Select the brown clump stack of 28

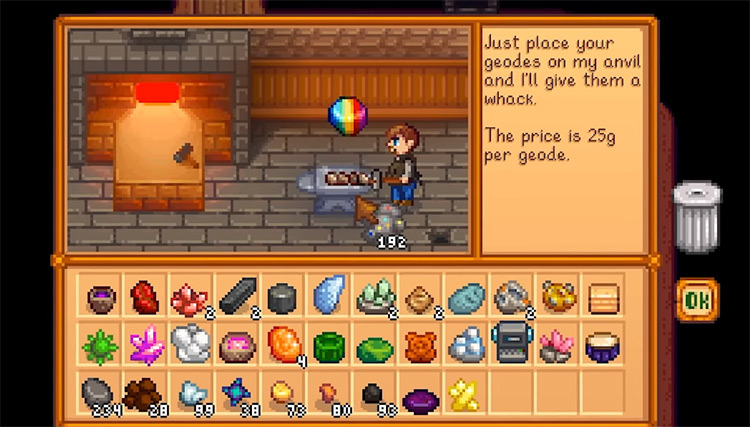143,393
